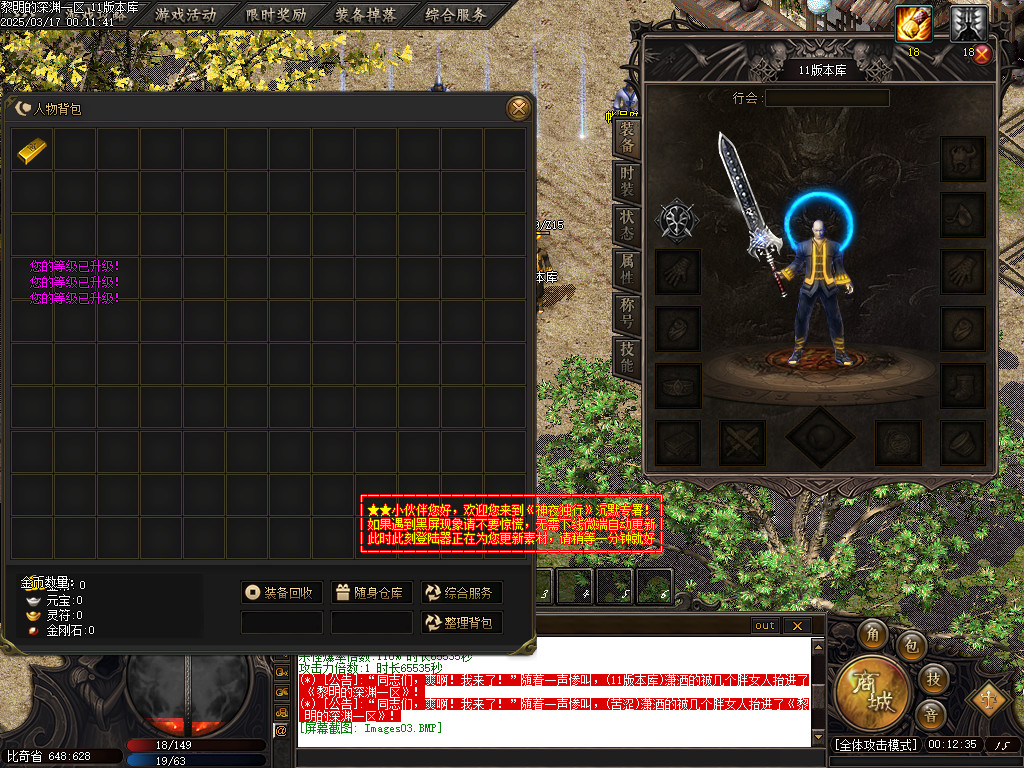Image resolution: width=1024 pixels, height=768 pixels.
Task: Click the chat window's out button
Action: (765, 626)
